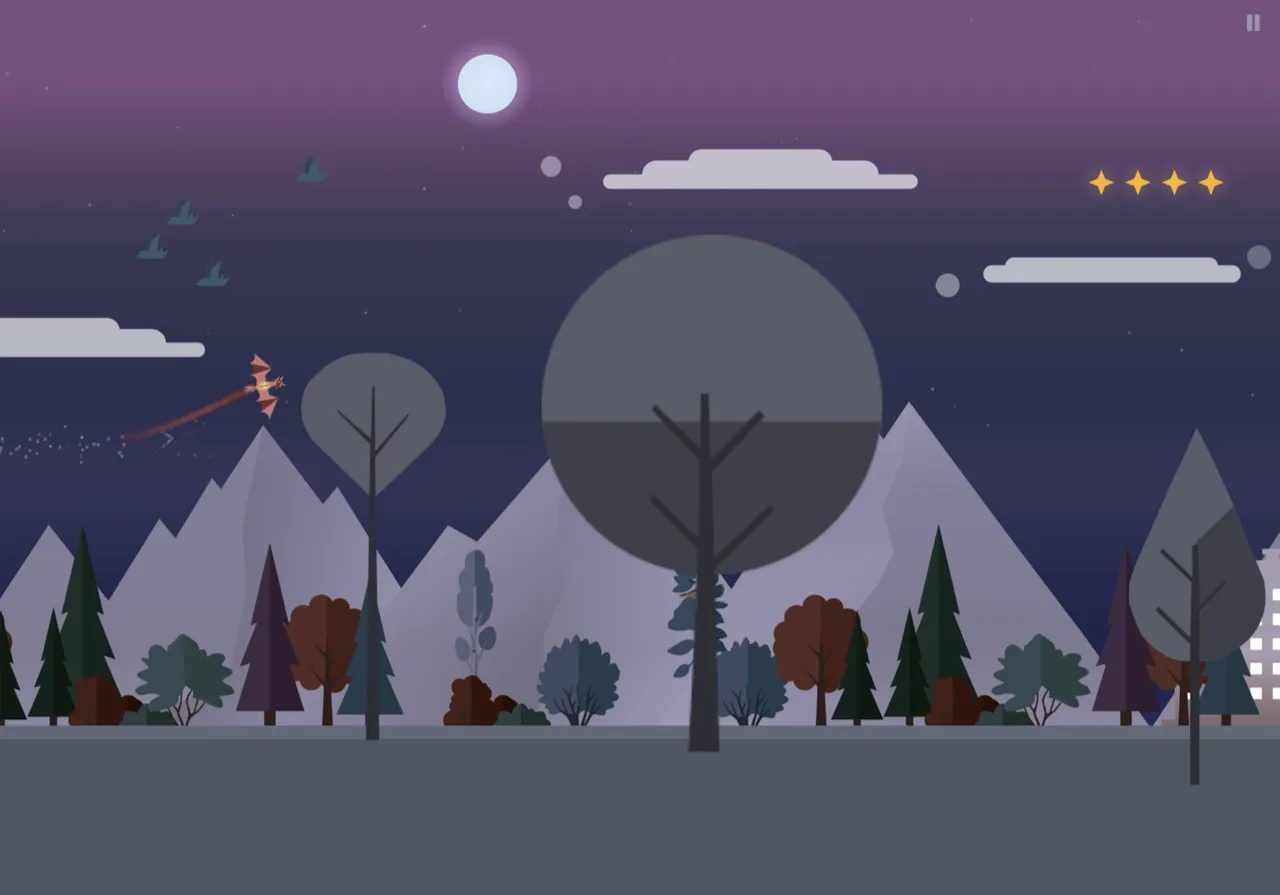
Task: Click the pause icon in the top-right corner
Action: pyautogui.click(x=1252, y=23)
